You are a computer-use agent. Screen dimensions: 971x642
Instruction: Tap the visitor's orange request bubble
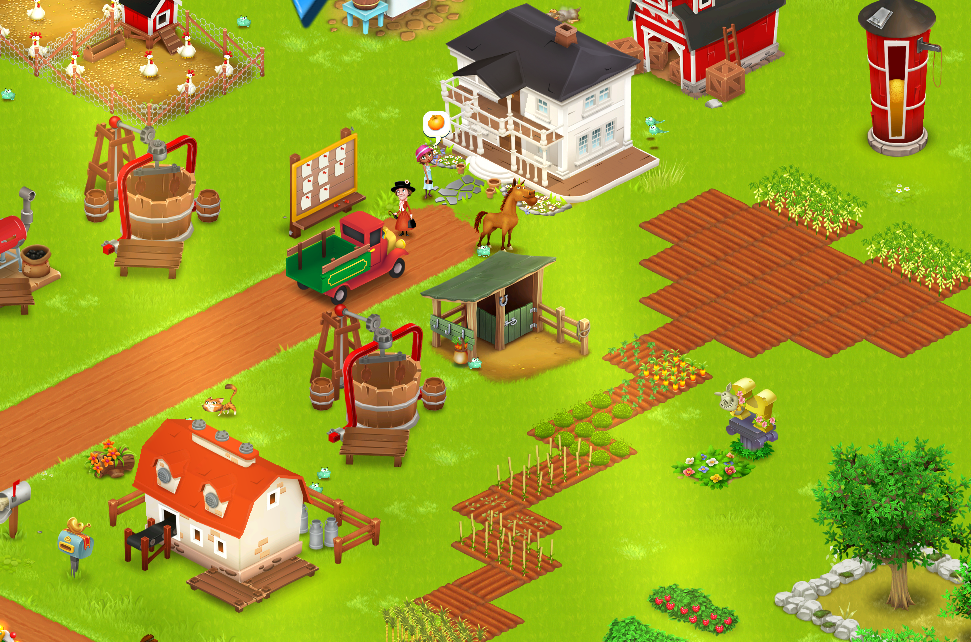coord(435,124)
